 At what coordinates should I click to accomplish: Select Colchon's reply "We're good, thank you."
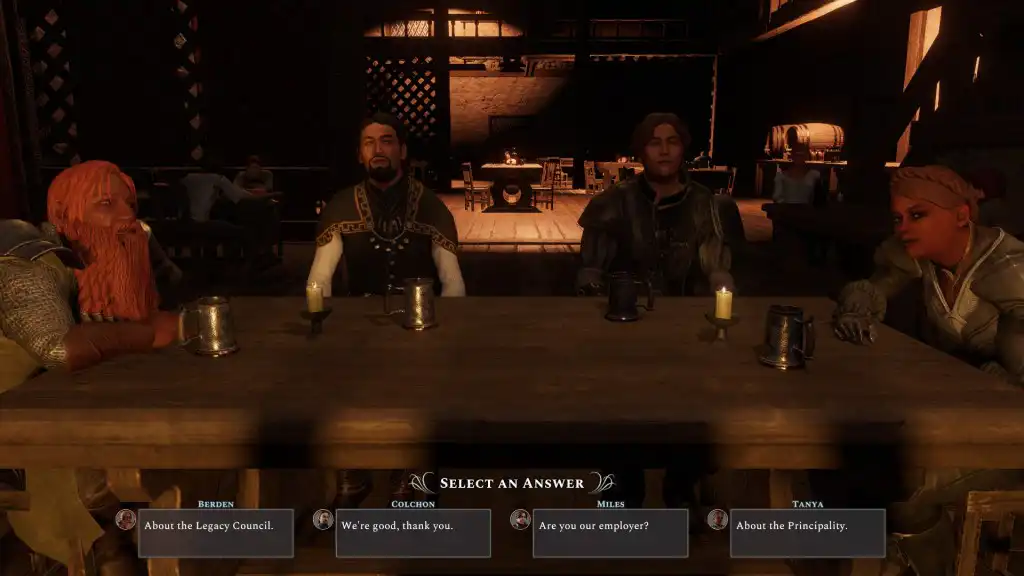pos(413,533)
